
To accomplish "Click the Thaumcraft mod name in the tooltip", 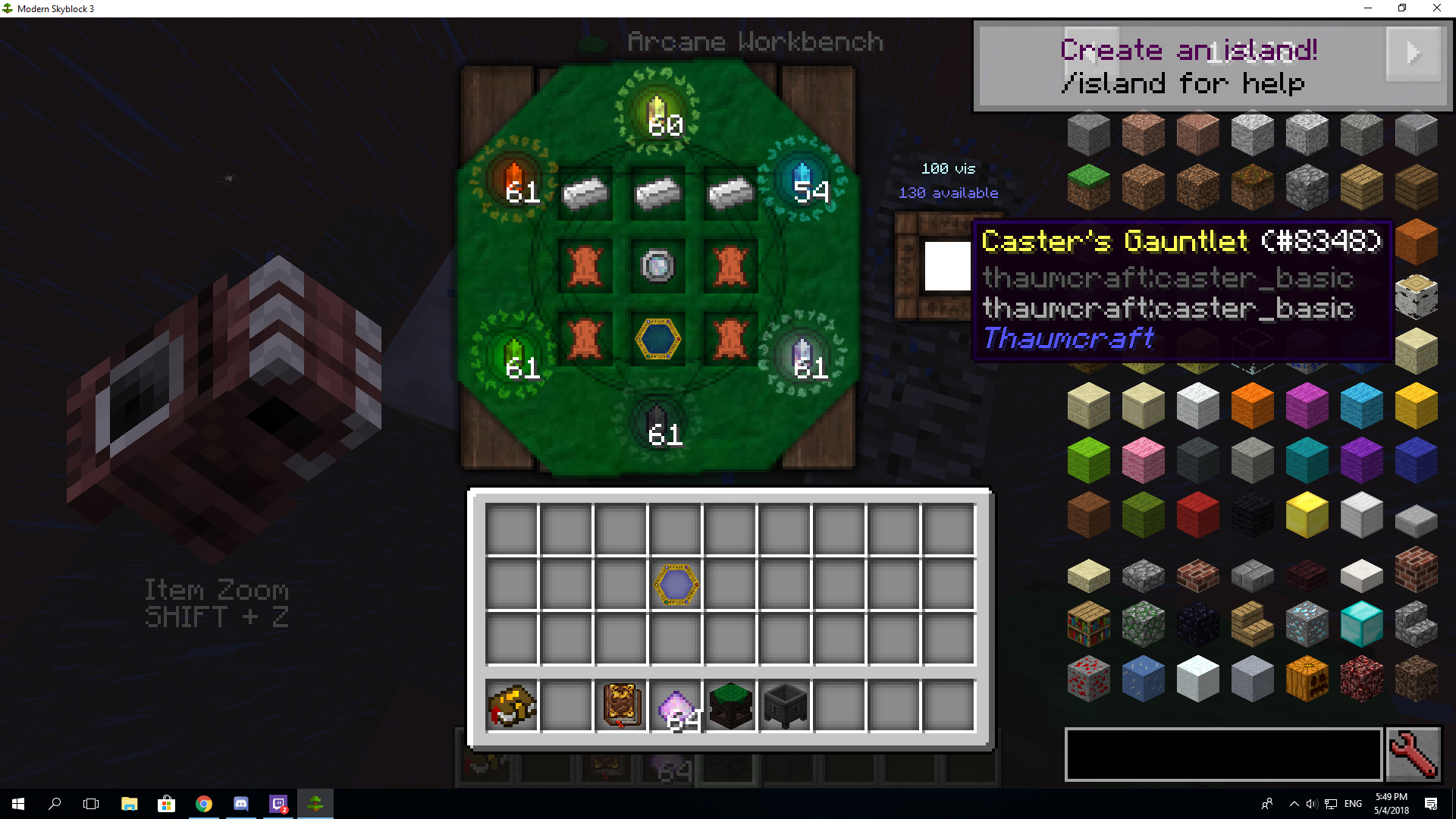I will [1067, 338].
